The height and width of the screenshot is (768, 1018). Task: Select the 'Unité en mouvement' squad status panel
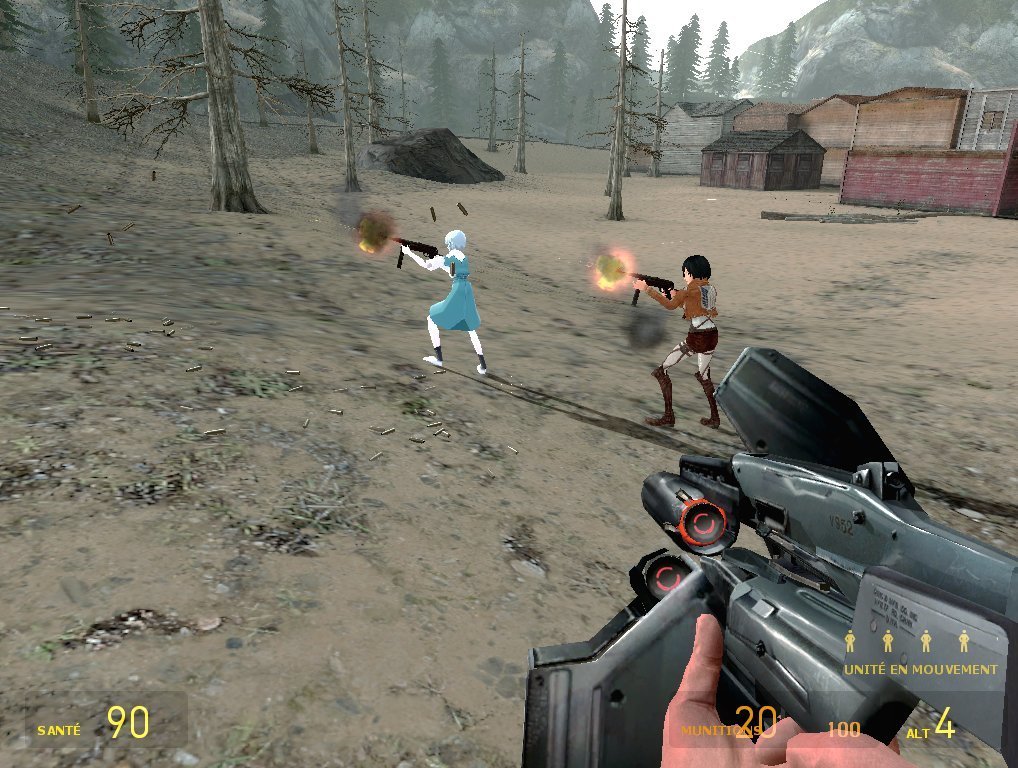click(x=920, y=655)
